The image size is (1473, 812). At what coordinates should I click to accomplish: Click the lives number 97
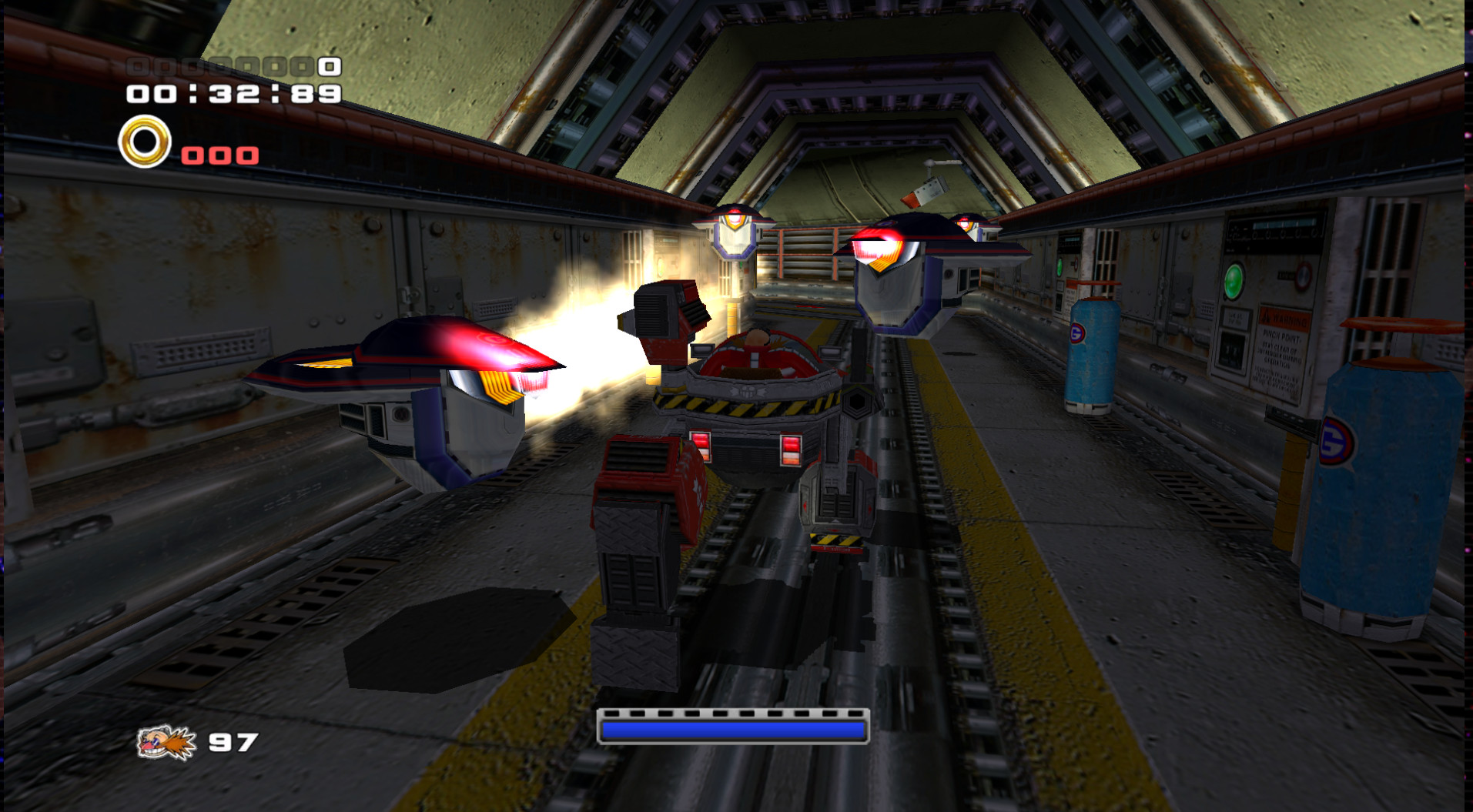point(233,743)
